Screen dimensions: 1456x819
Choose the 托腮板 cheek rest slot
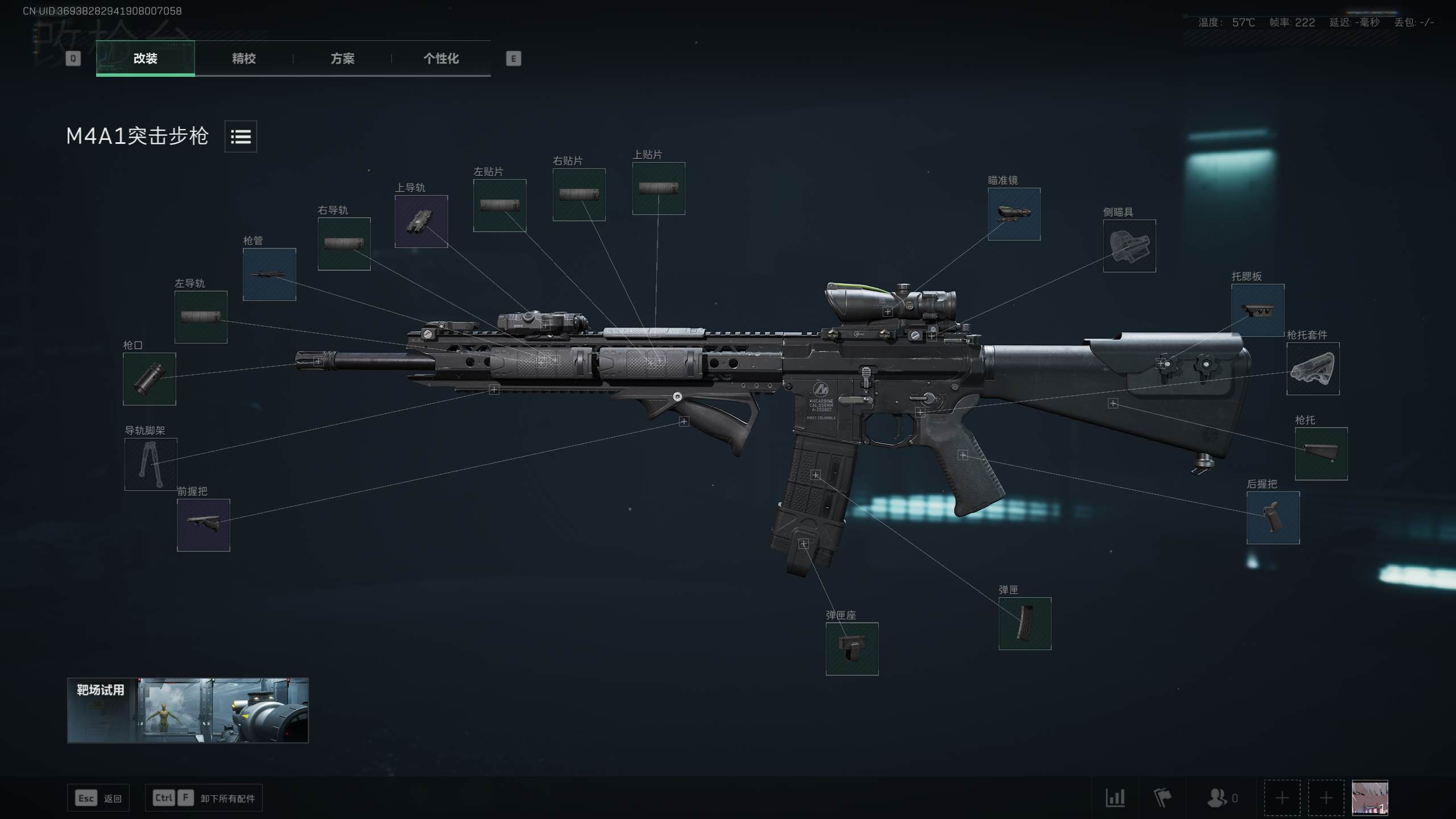pos(1258,310)
